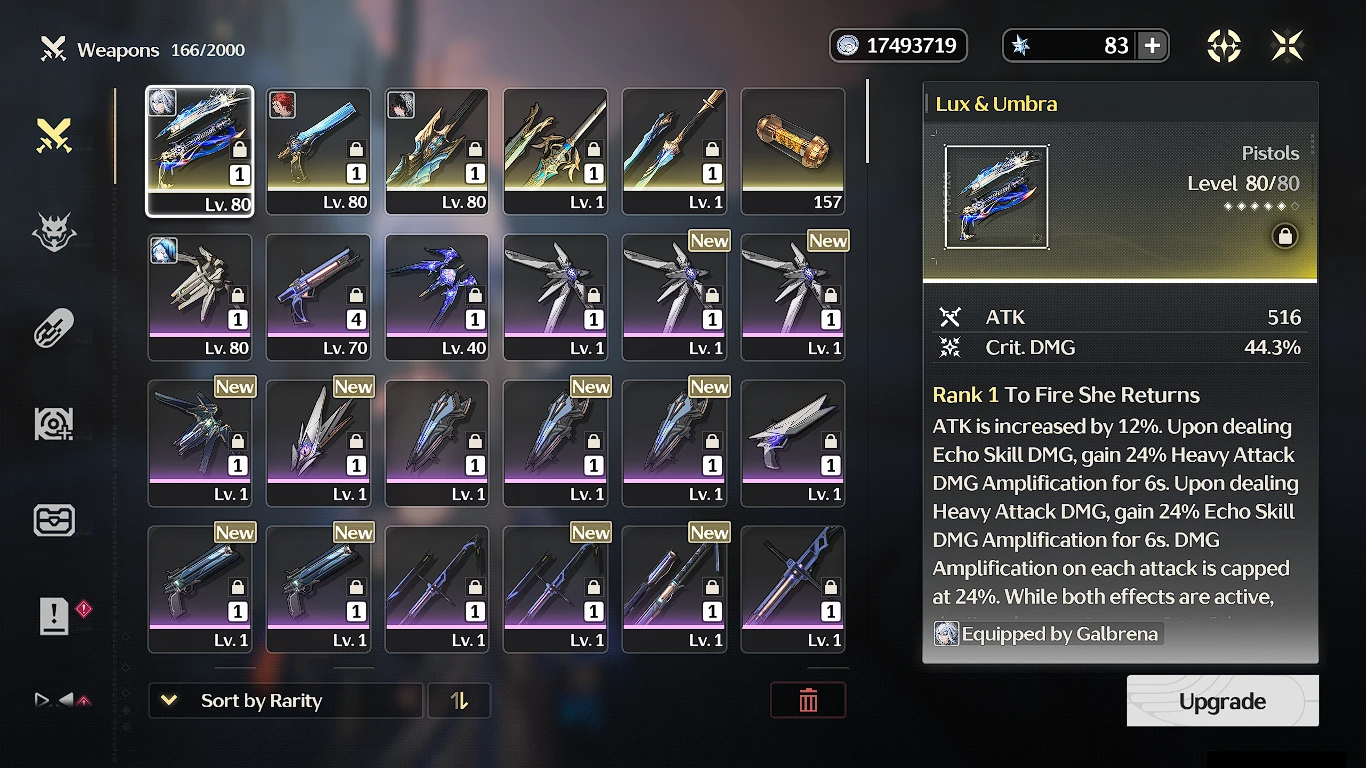Open the exclamation mark quest items tab

[54, 616]
